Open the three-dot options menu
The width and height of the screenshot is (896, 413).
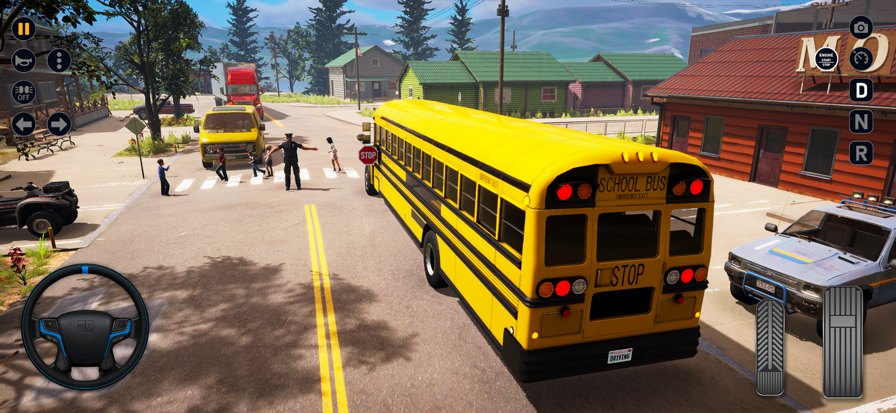point(59,60)
